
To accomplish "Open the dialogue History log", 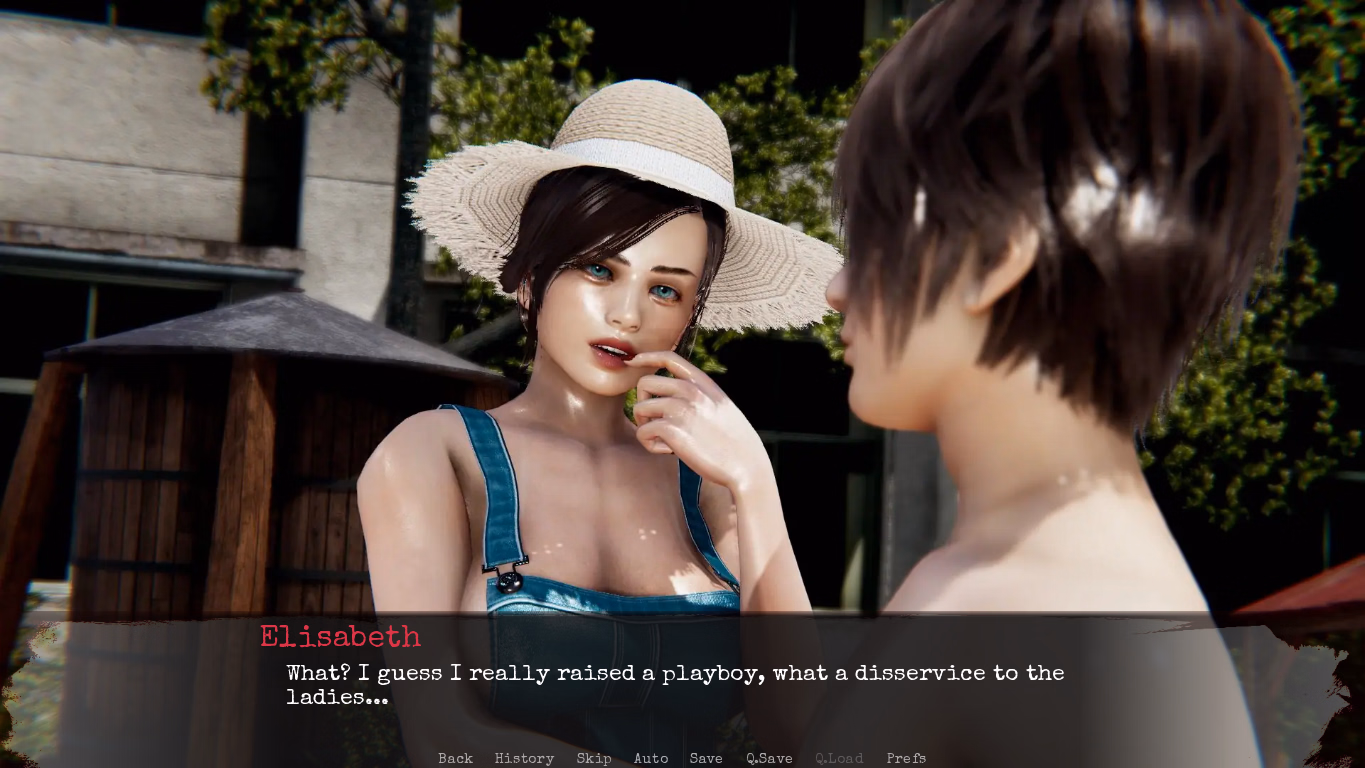I will (524, 758).
